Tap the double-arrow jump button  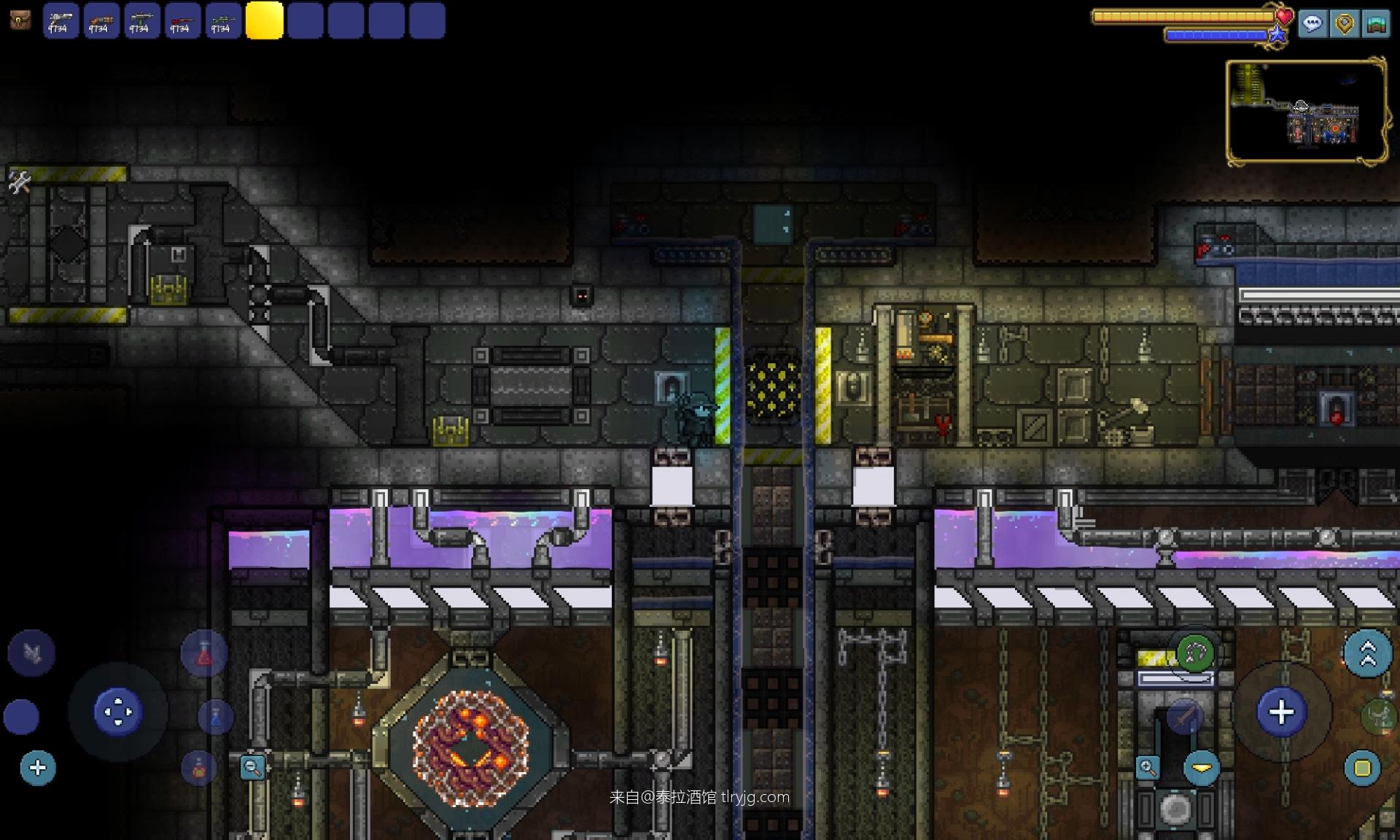[x=1368, y=653]
